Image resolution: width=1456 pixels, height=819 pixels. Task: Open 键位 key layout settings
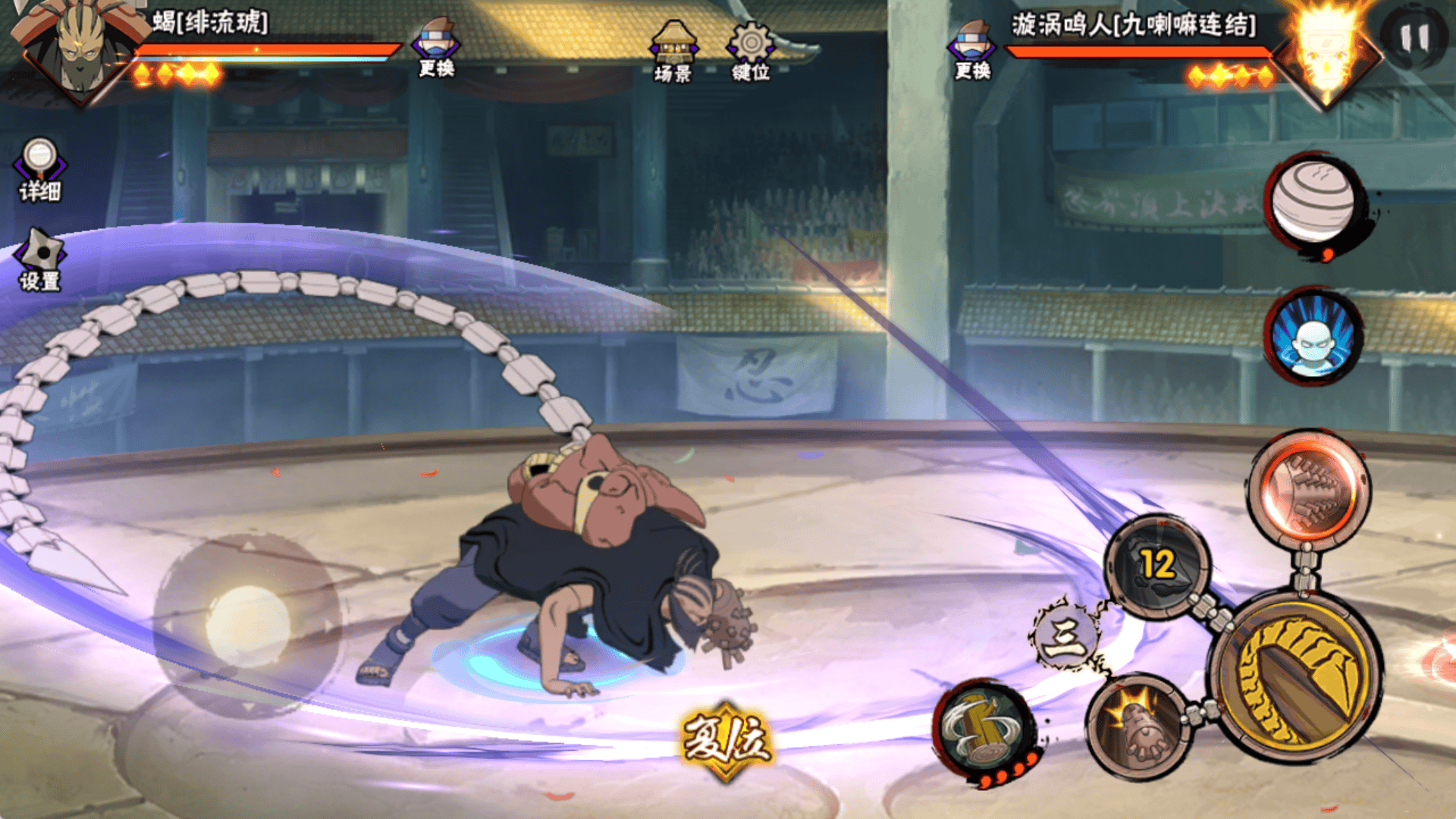click(x=751, y=52)
